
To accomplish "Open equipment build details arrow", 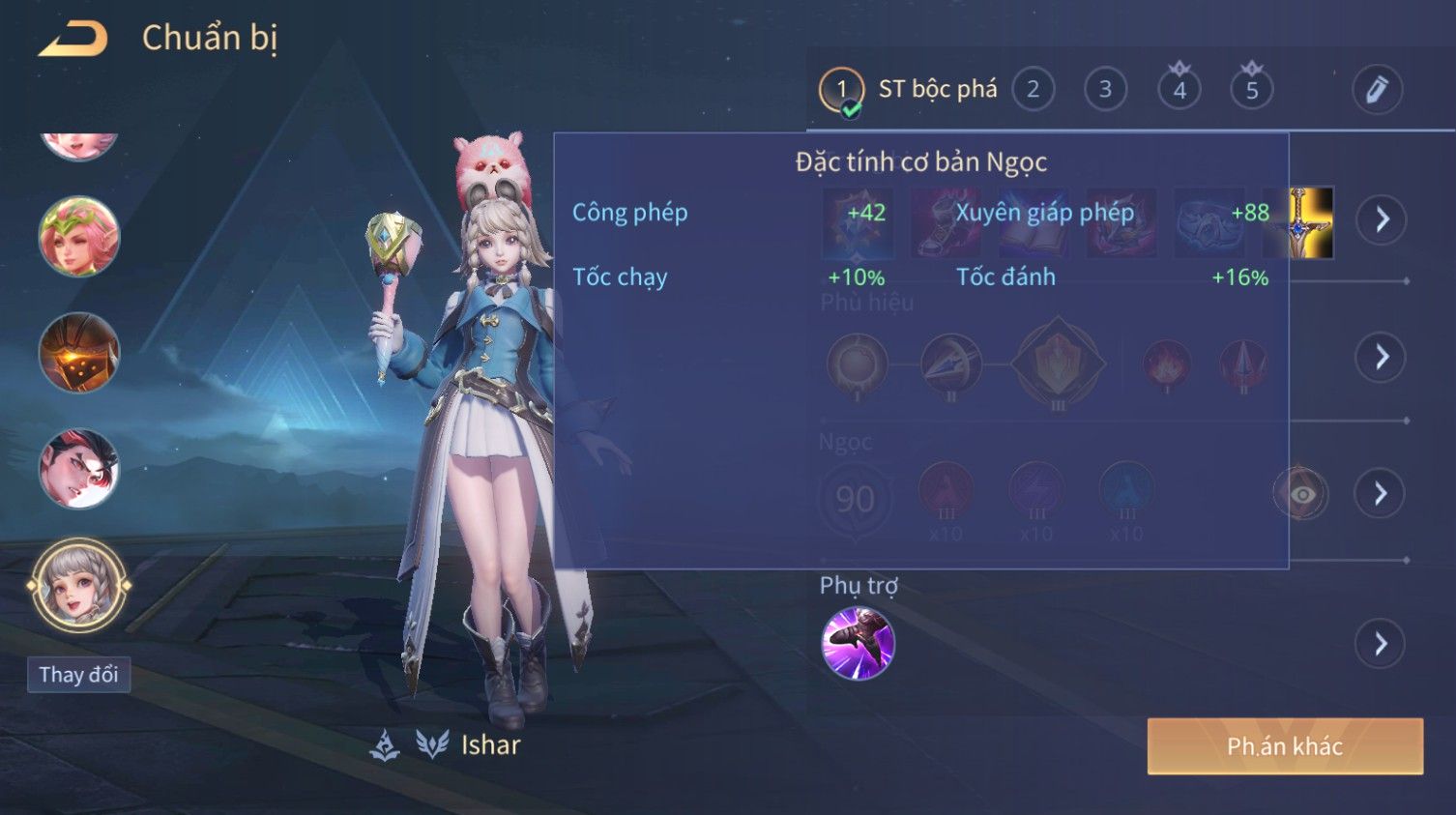I will click(x=1381, y=219).
